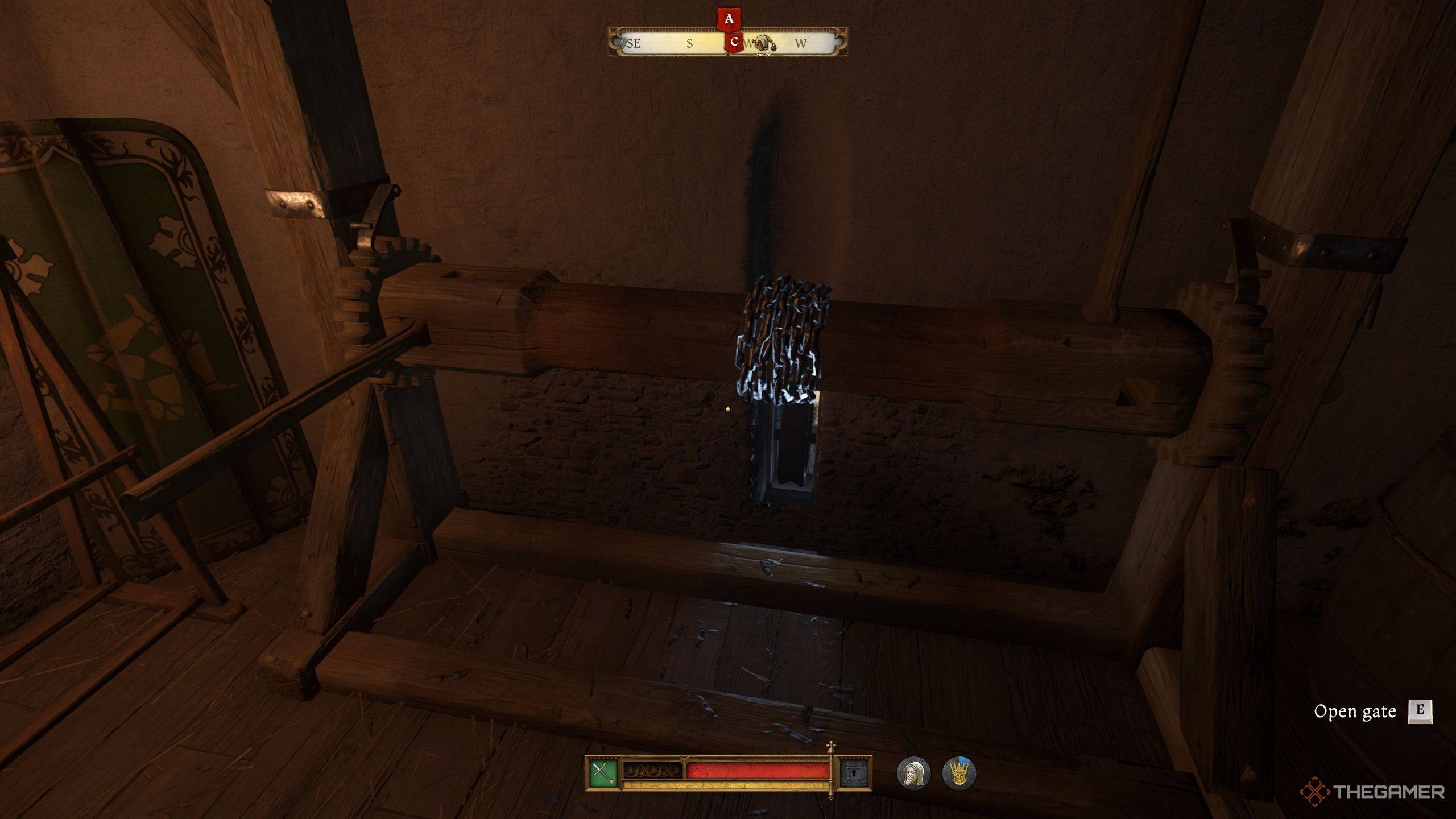Select the green equipped weapon icon
1456x819 pixels.
(x=603, y=772)
